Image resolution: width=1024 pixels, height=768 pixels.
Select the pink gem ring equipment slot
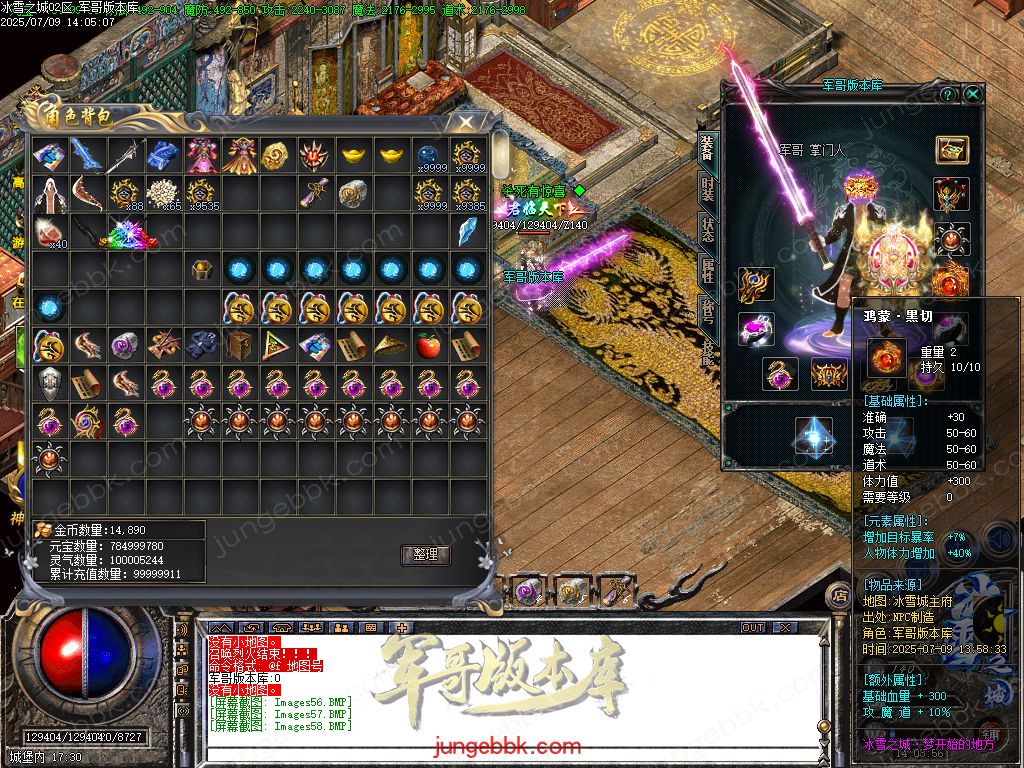[756, 329]
